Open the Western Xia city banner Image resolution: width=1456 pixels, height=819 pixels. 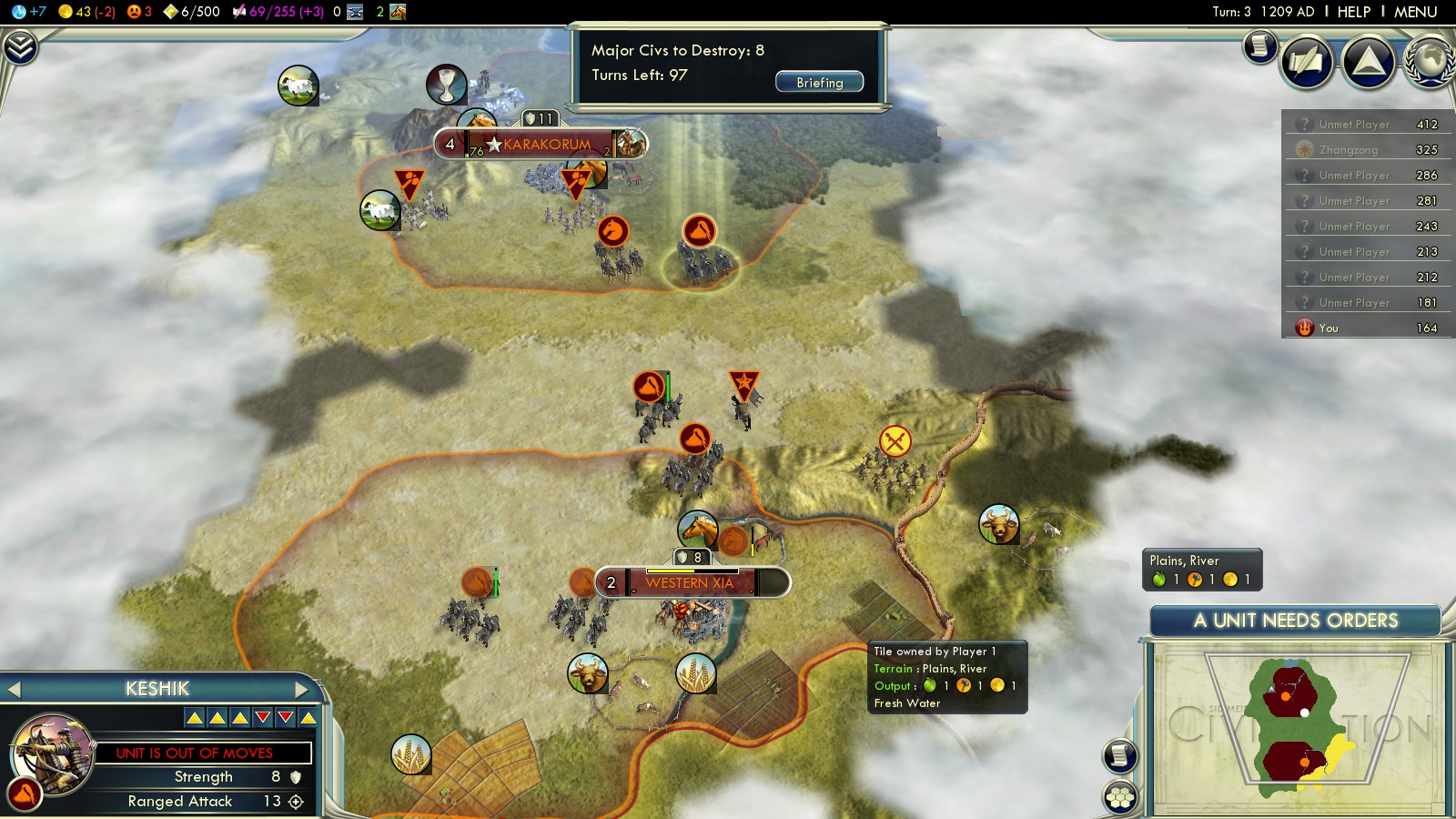690,582
